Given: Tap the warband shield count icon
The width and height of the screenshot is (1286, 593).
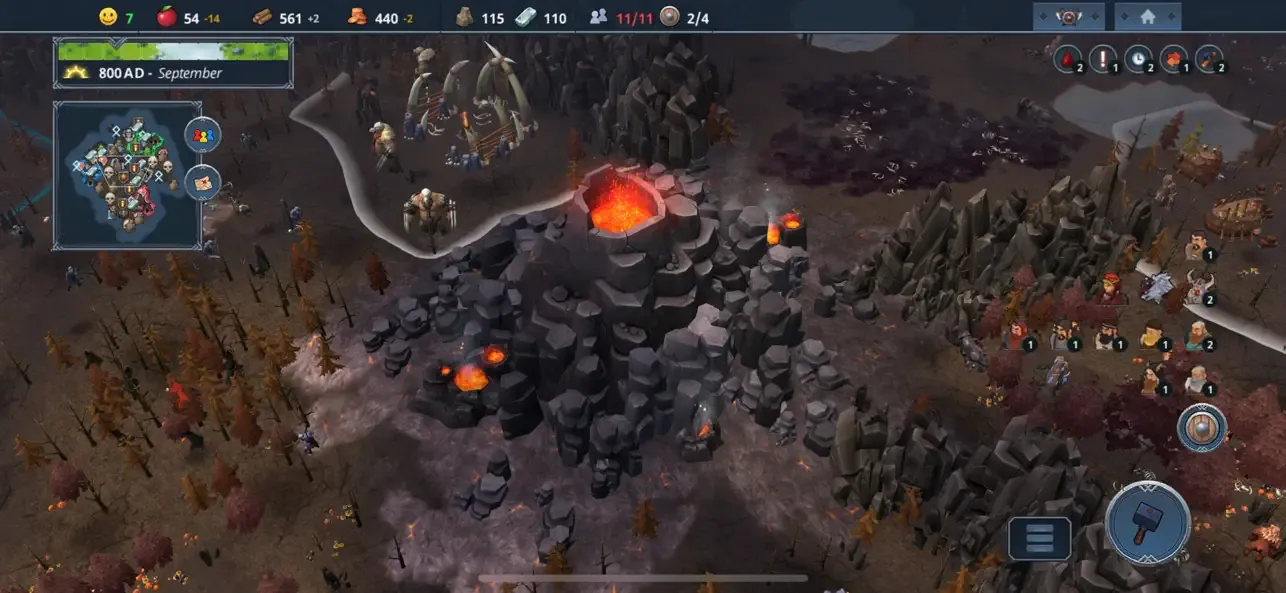Looking at the screenshot, I should click(670, 17).
